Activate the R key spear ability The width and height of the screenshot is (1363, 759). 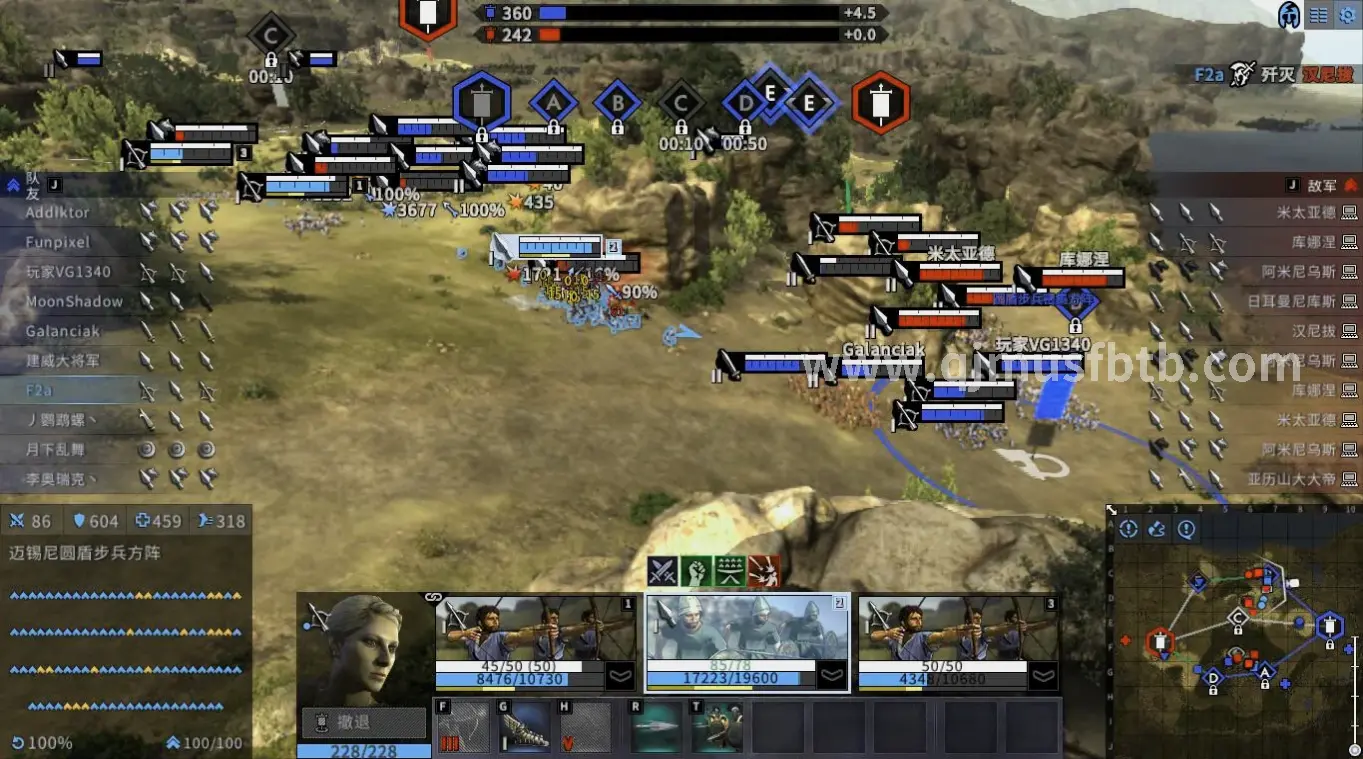[x=656, y=727]
